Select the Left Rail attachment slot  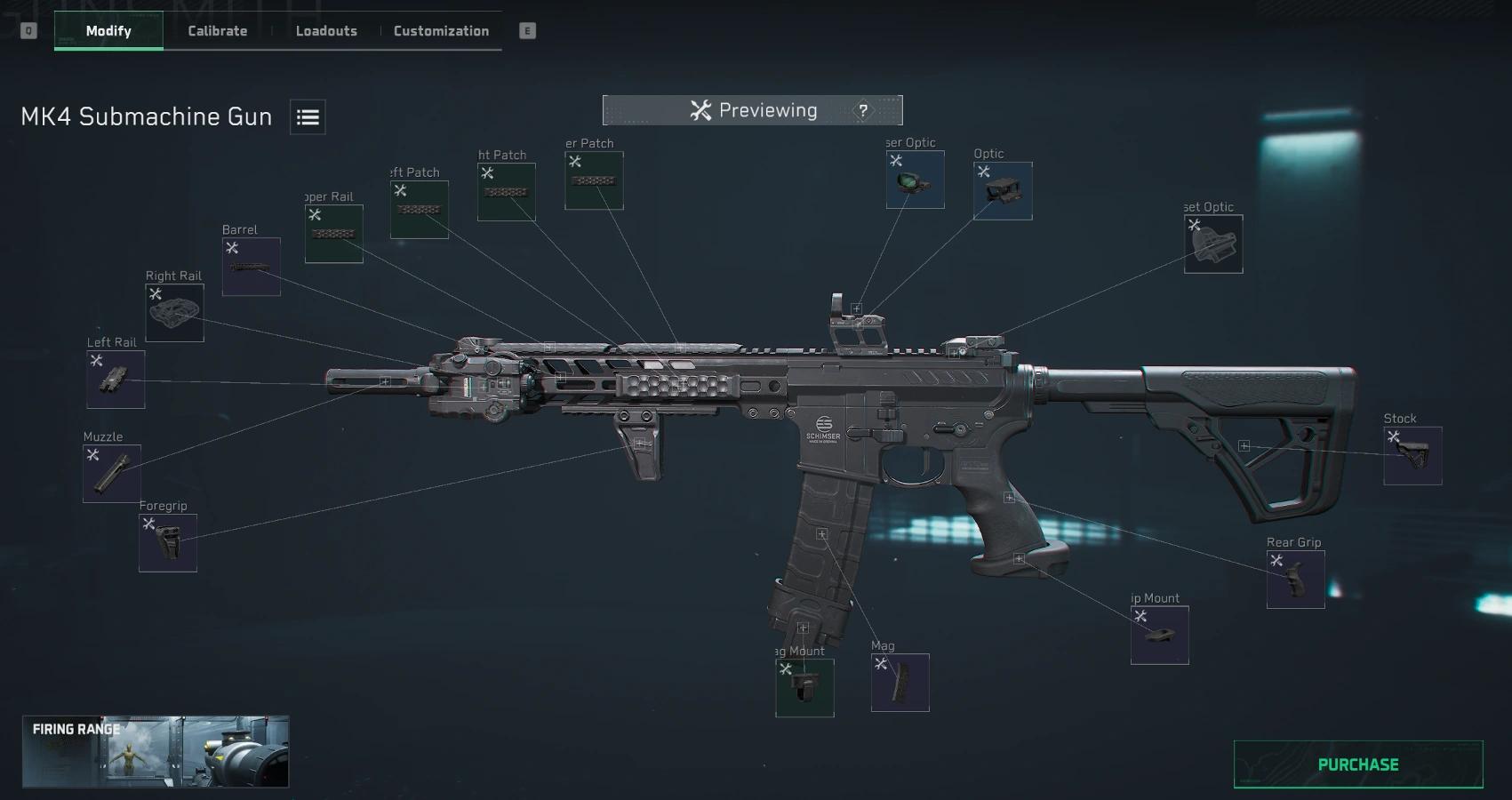(115, 380)
